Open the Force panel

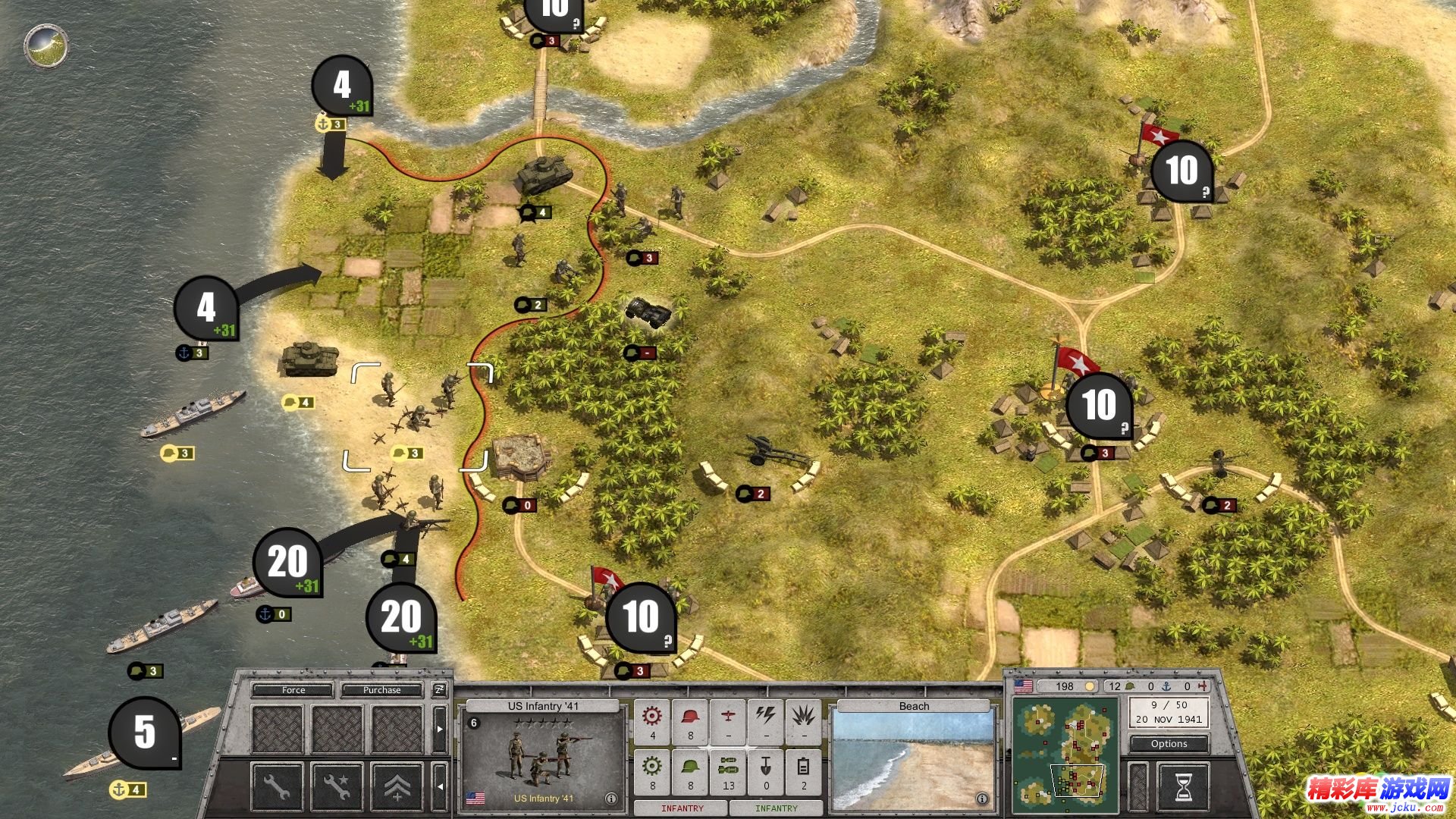[x=293, y=690]
